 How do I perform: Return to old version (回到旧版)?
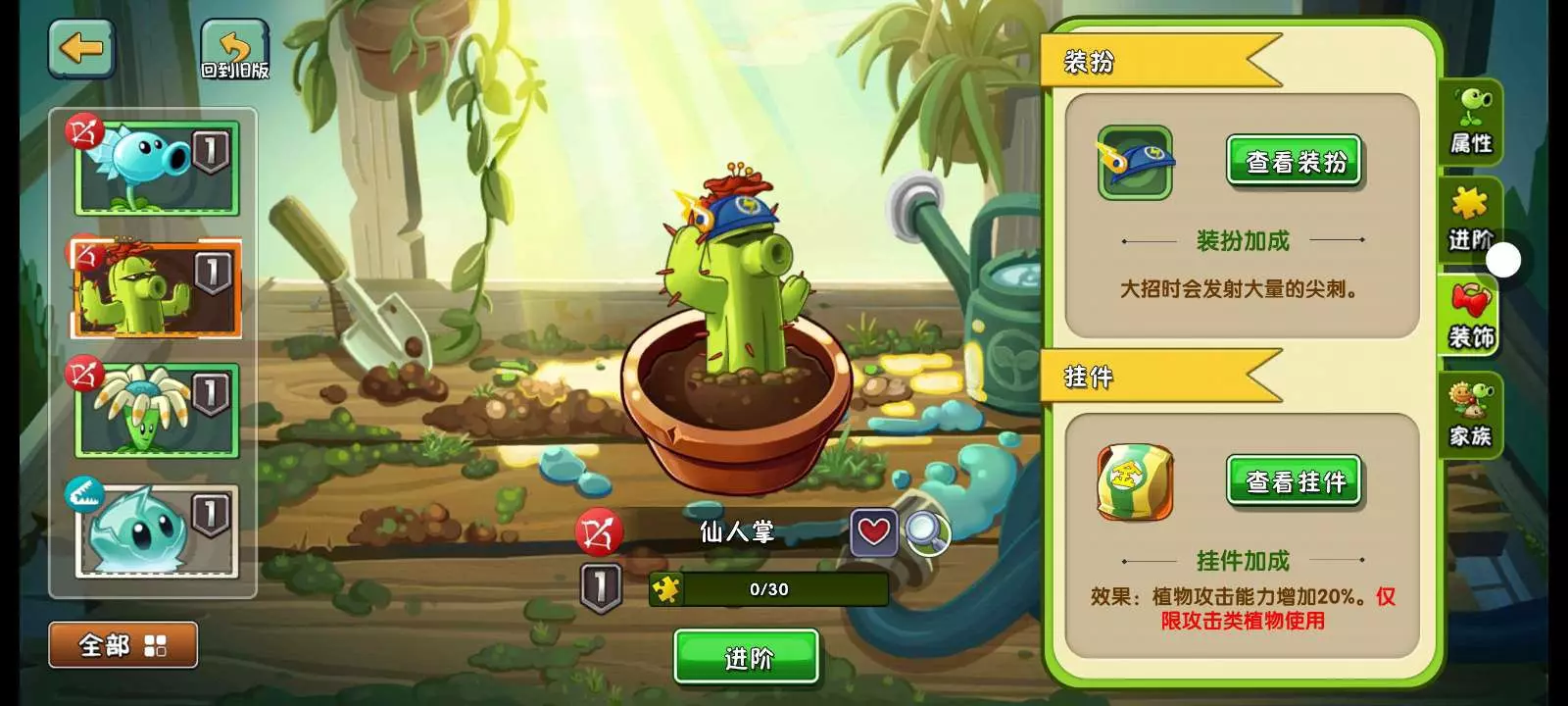[235, 51]
